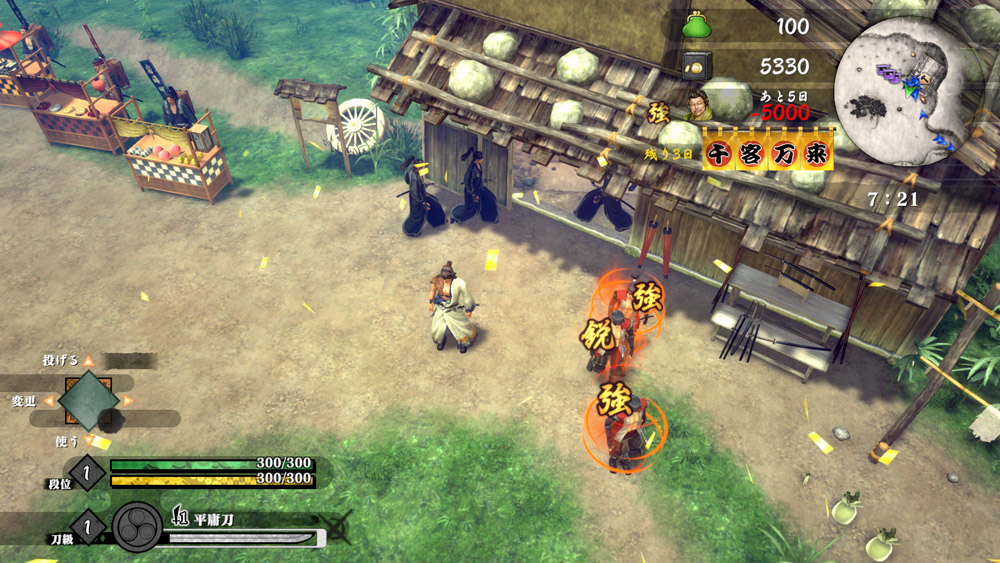The image size is (1000, 563).
Task: Click the green coin purse icon
Action: [696, 26]
